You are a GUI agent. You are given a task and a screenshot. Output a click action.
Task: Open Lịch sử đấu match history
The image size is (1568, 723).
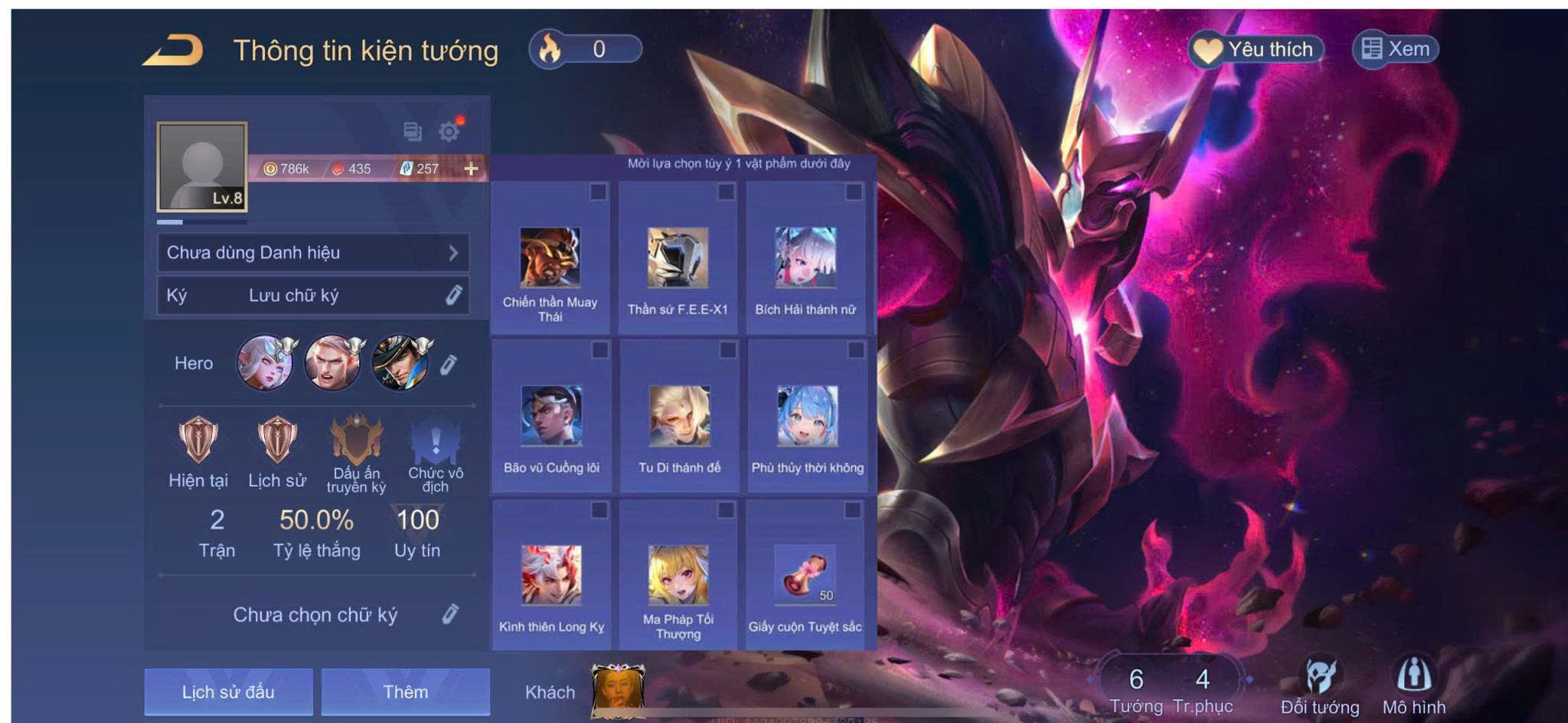[228, 692]
